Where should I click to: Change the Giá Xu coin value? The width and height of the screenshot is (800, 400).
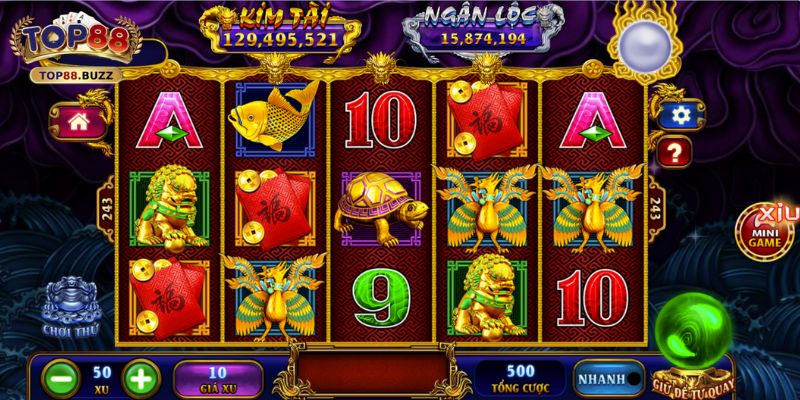218,377
